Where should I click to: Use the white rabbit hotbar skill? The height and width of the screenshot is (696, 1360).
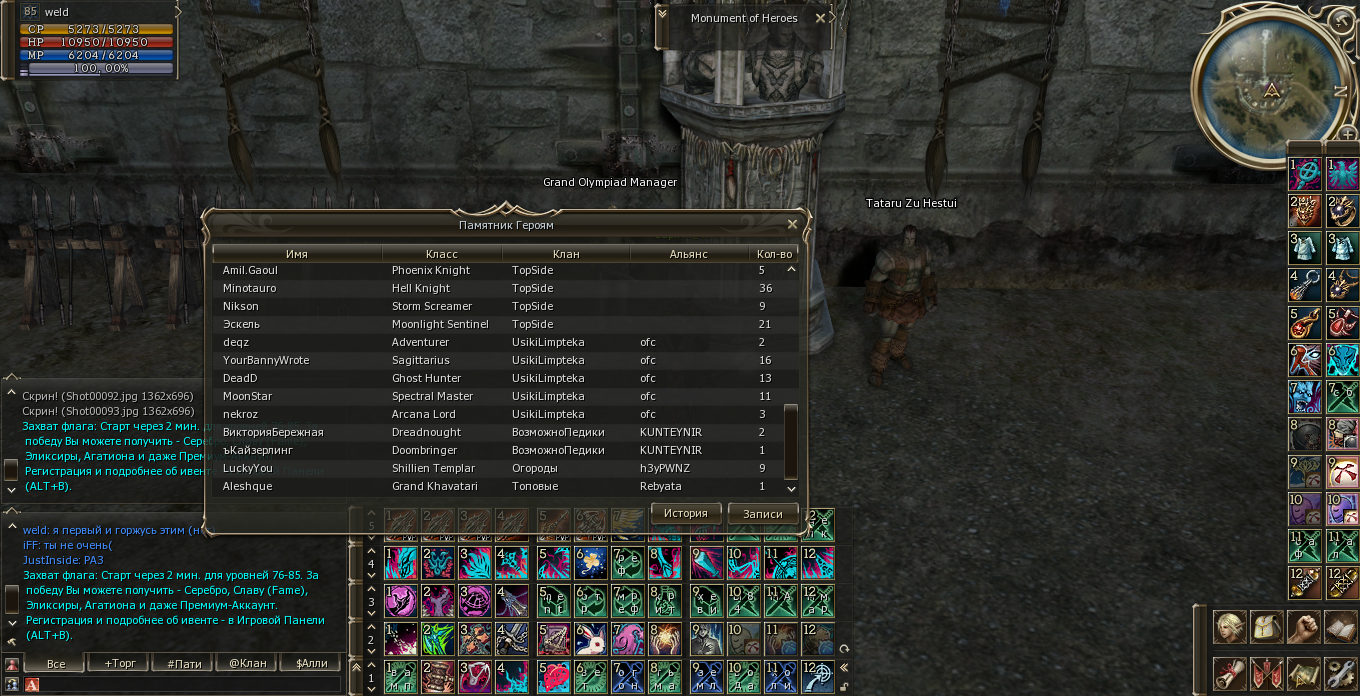pos(590,638)
